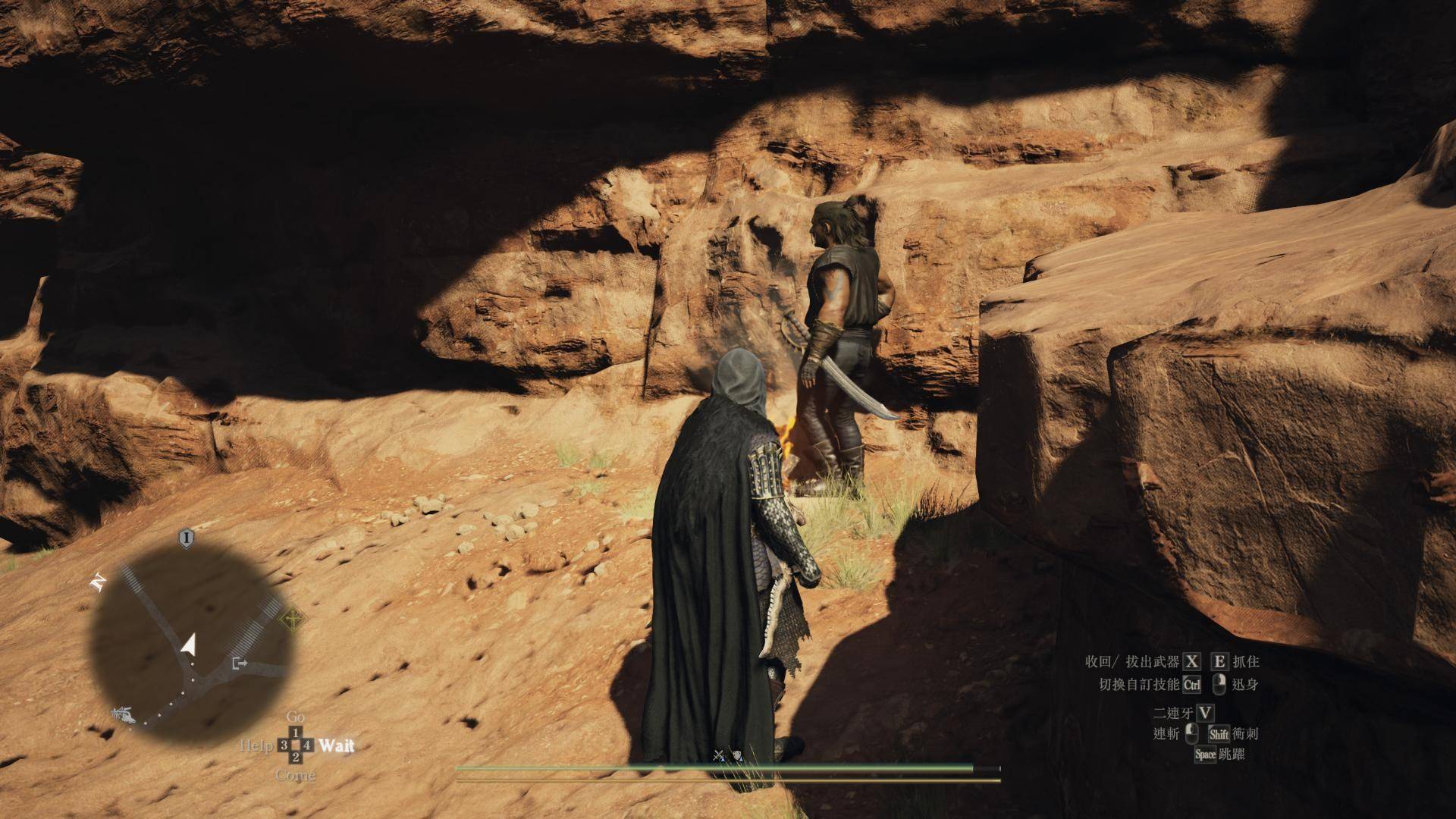The height and width of the screenshot is (819, 1456).
Task: Choose the 'Help' pawn command
Action: tap(256, 745)
